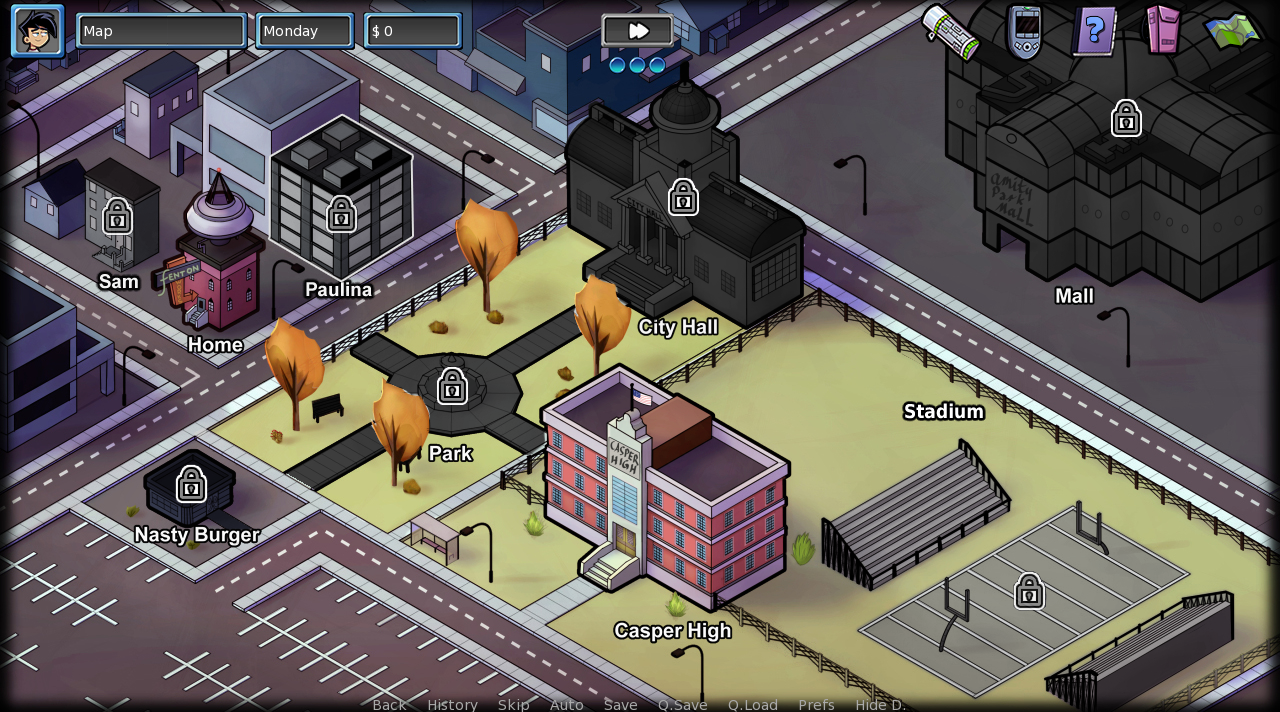The height and width of the screenshot is (712, 1280).
Task: Enable Auto advance mode
Action: pos(566,704)
